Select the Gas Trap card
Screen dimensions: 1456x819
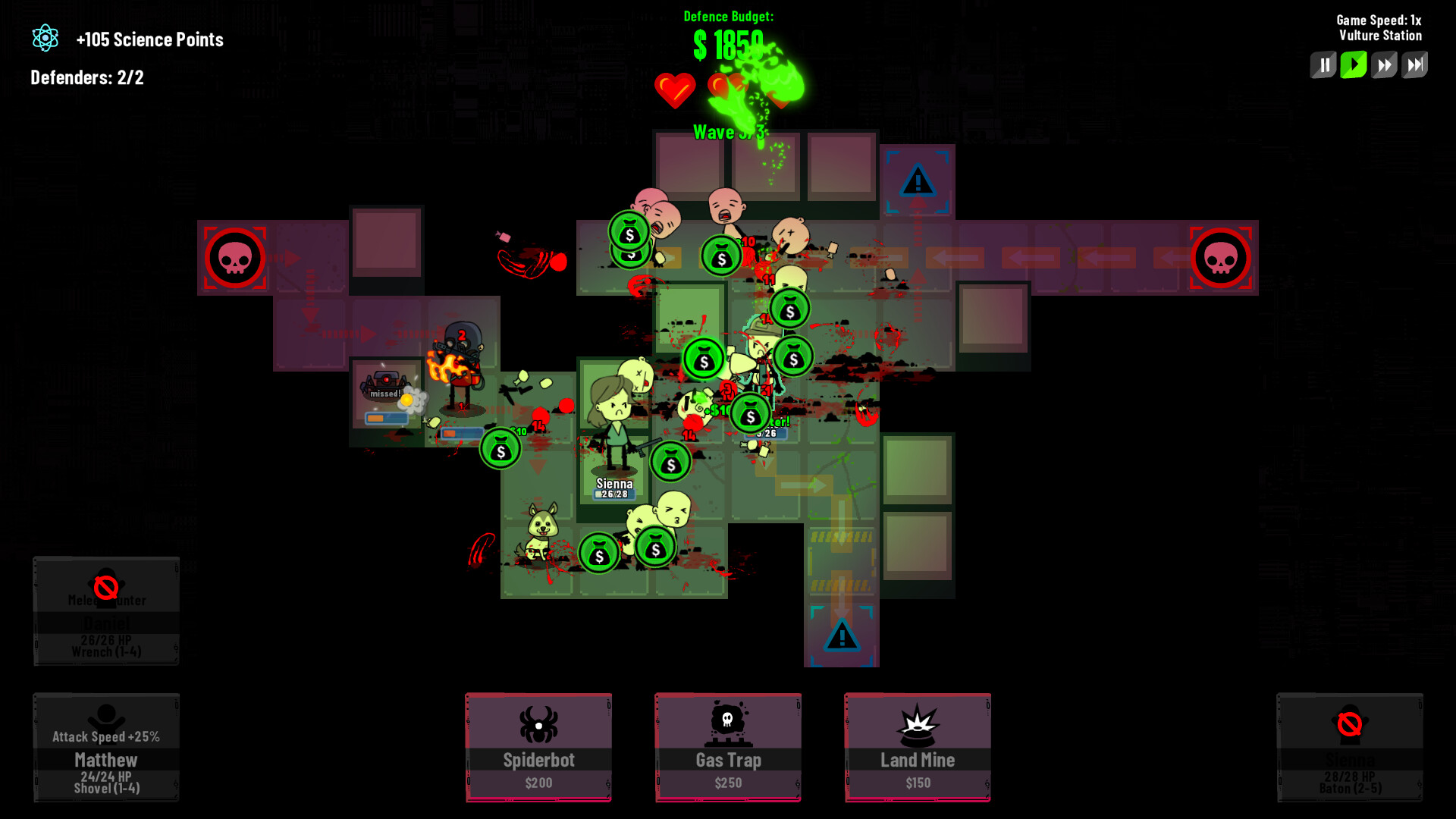(x=727, y=747)
